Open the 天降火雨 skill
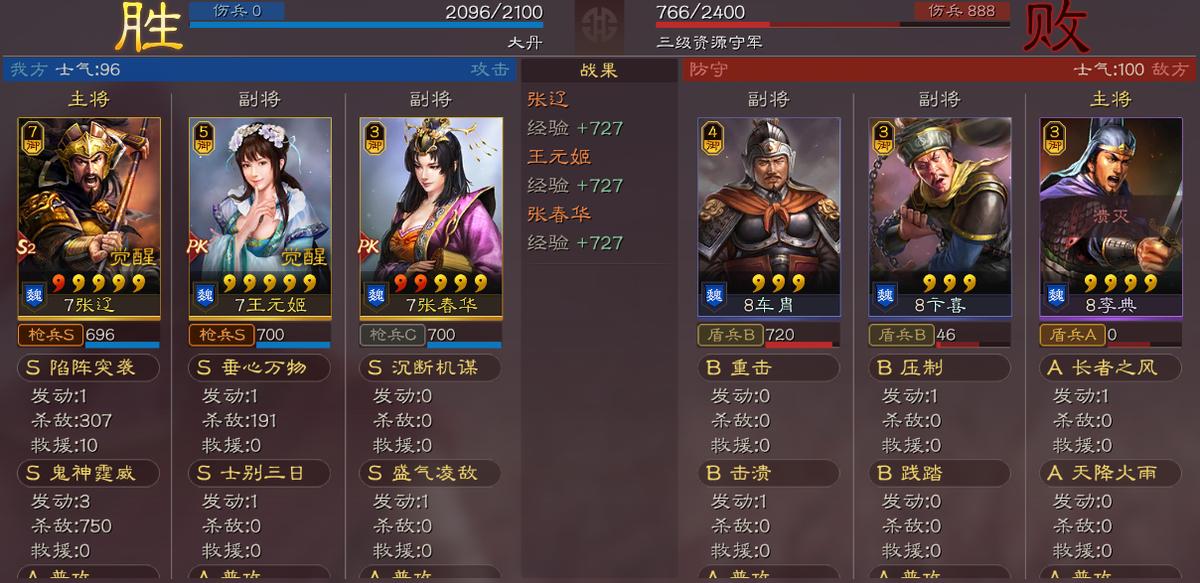The height and width of the screenshot is (583, 1200). click(1111, 473)
